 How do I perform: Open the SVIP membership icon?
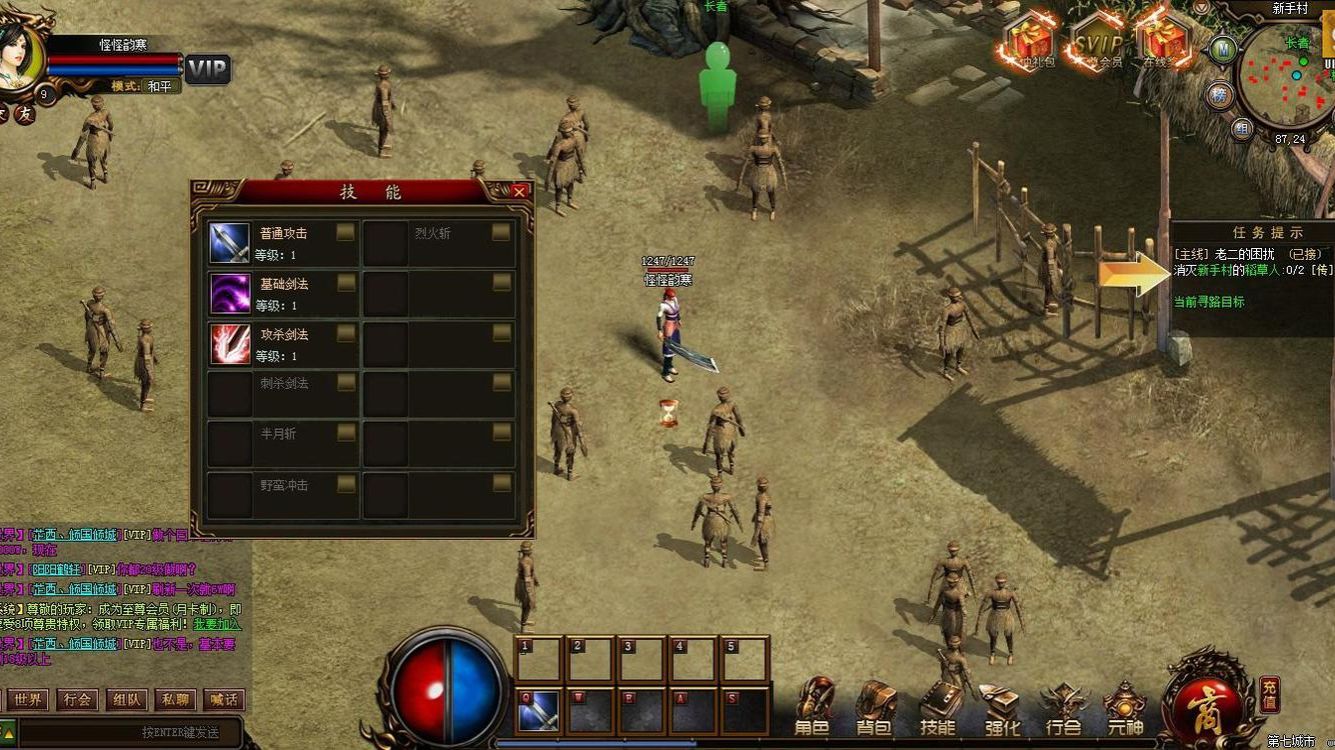(1098, 44)
